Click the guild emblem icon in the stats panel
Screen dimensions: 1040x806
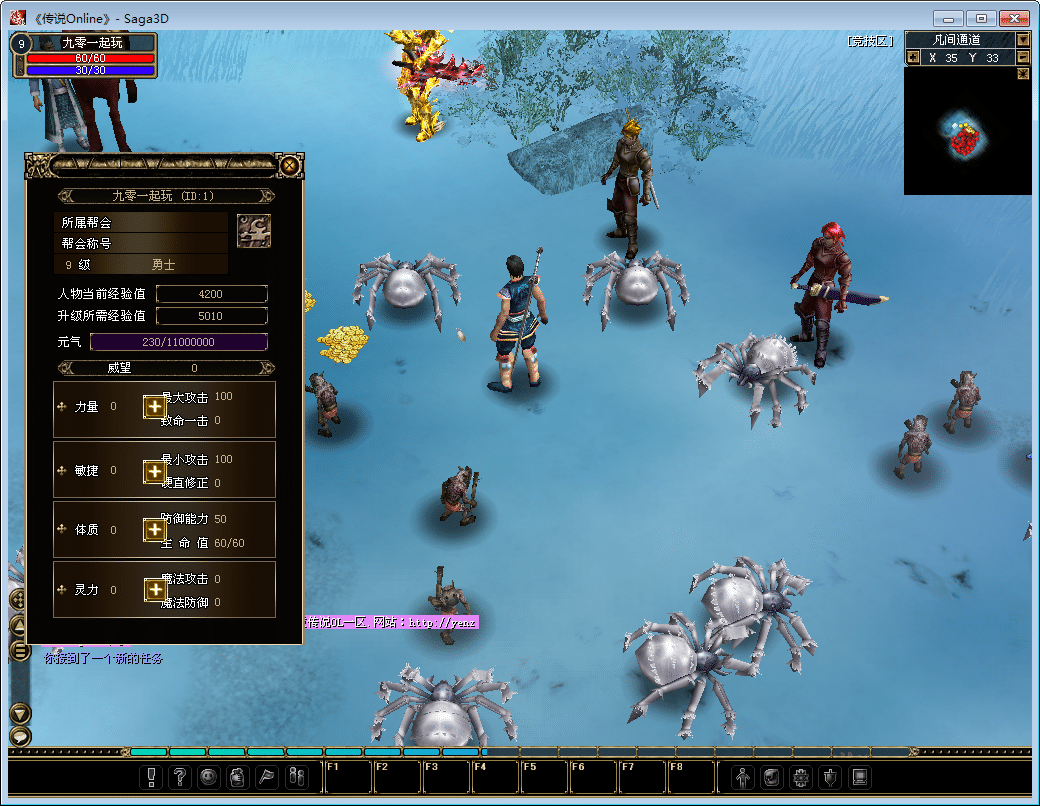tap(254, 231)
